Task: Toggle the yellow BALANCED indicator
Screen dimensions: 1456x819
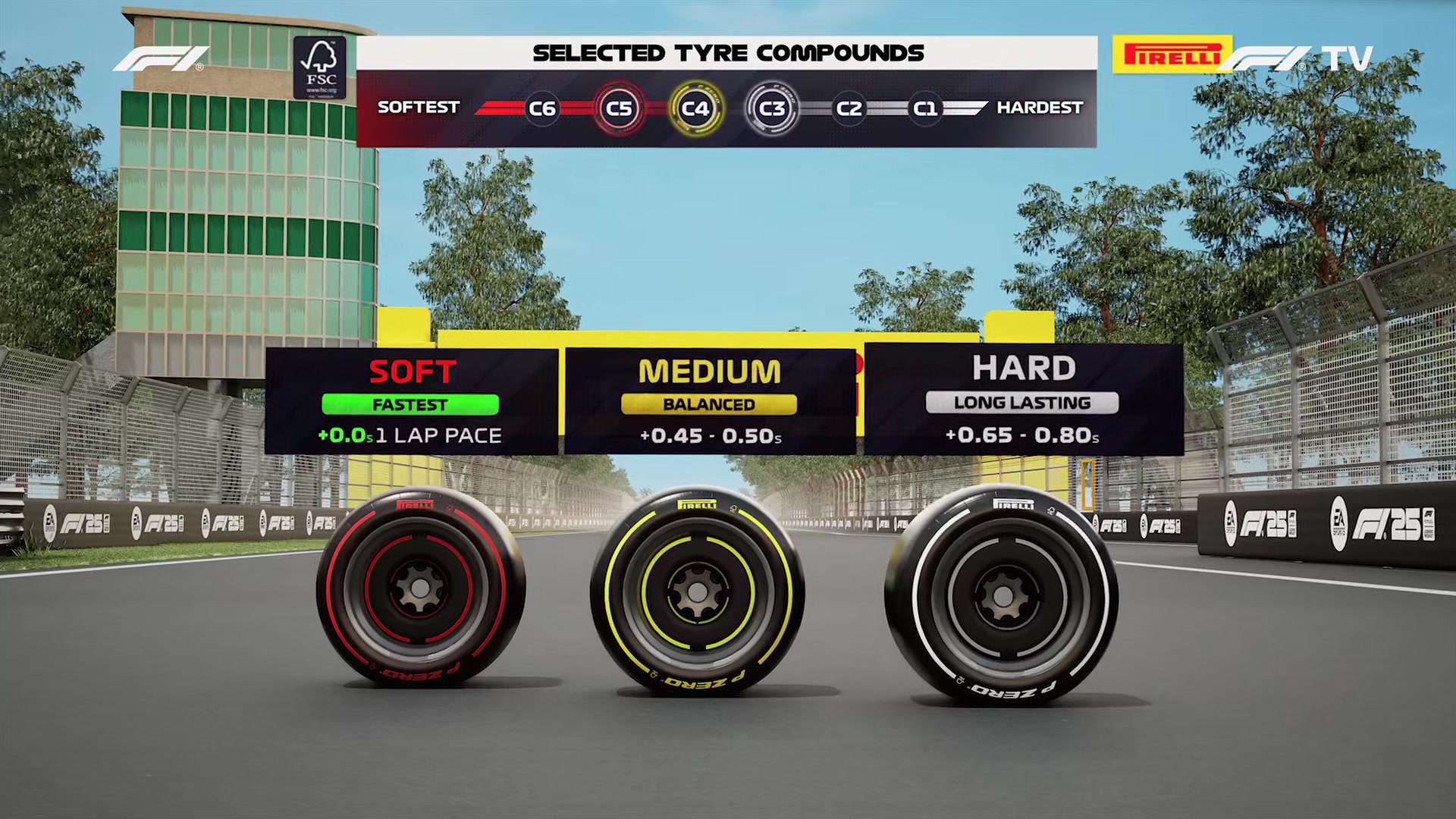Action: point(708,404)
